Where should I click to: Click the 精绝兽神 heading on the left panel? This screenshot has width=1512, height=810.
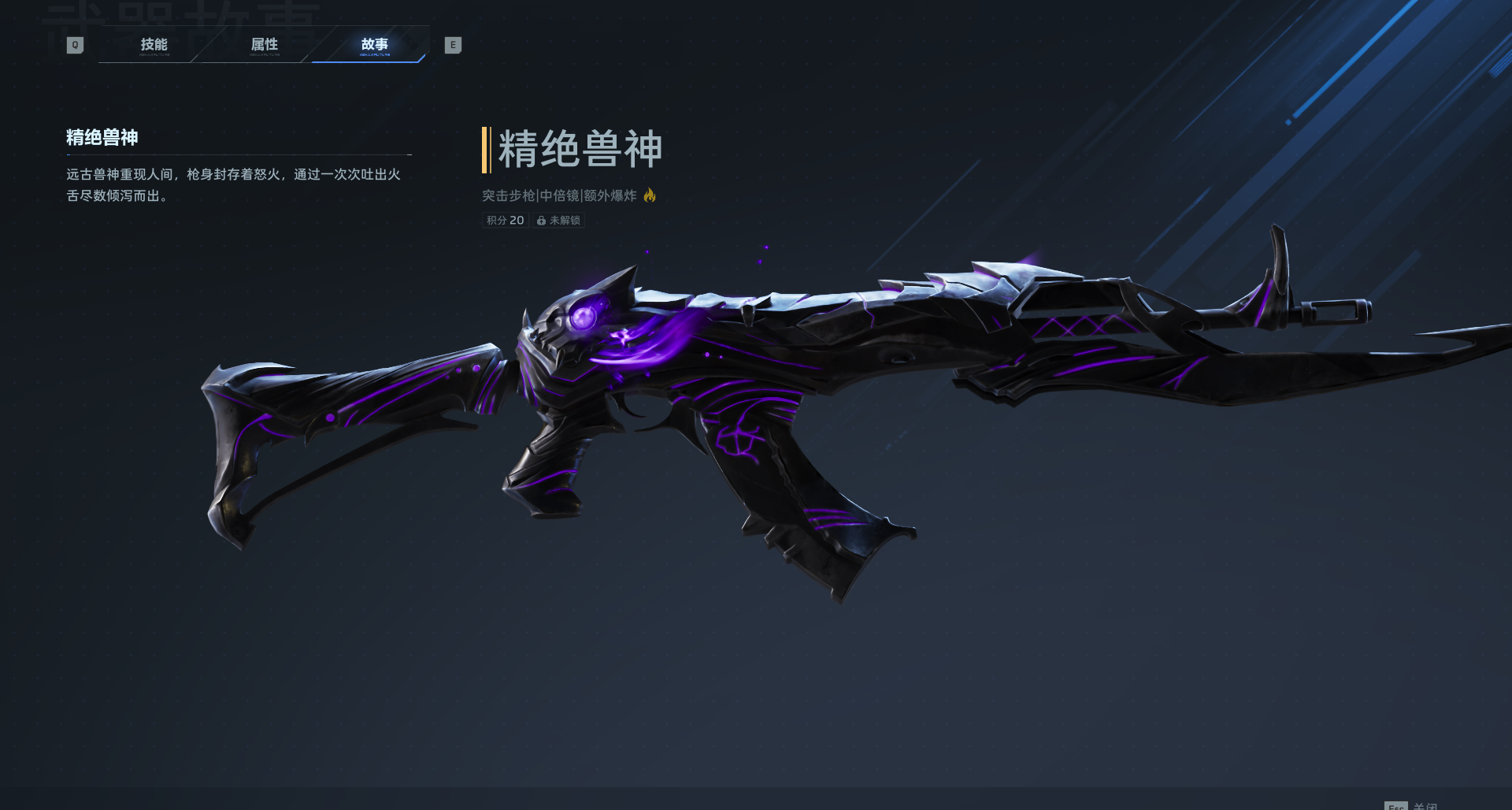coord(101,138)
